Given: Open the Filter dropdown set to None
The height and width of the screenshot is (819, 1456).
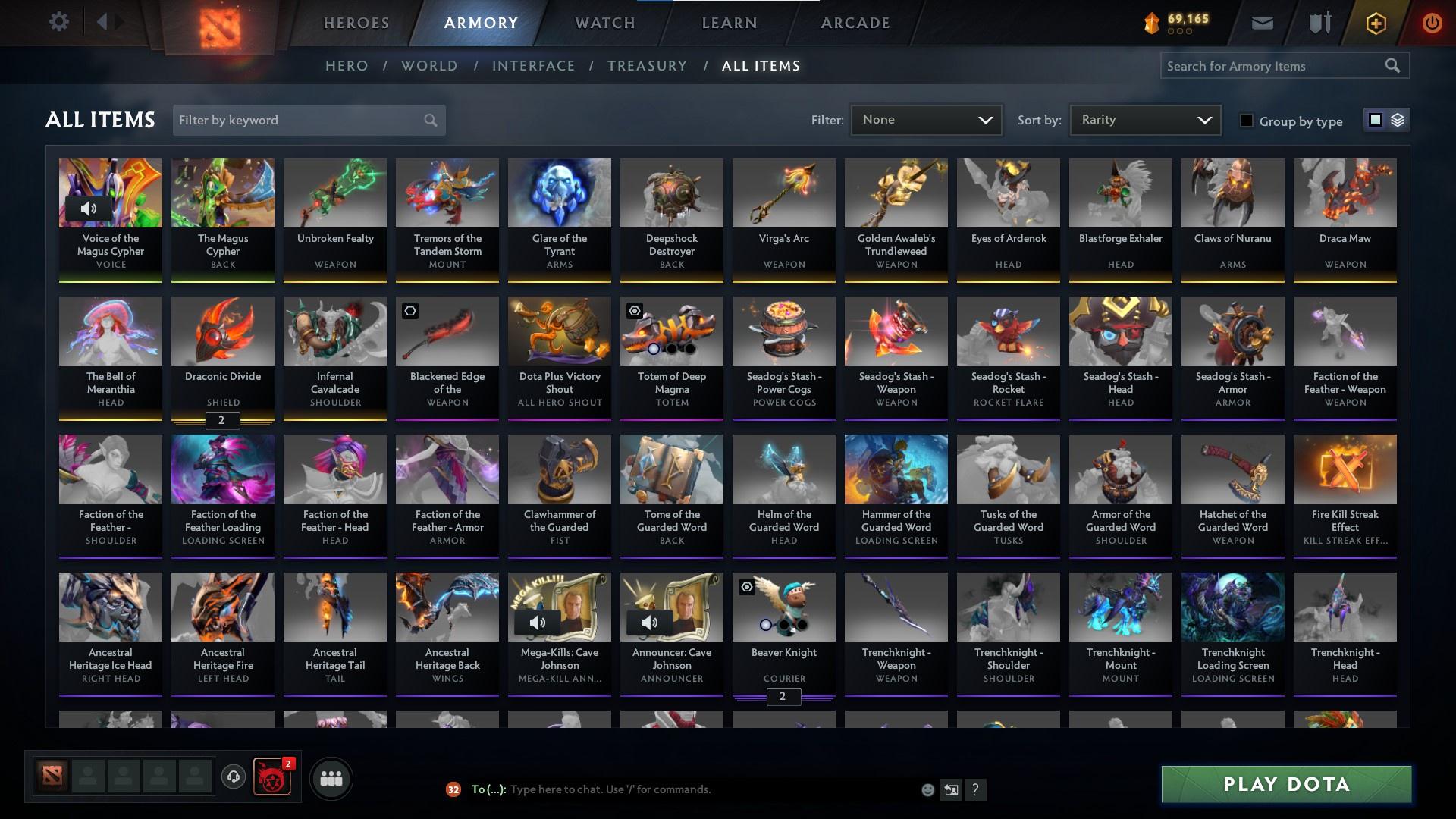Looking at the screenshot, I should [925, 119].
